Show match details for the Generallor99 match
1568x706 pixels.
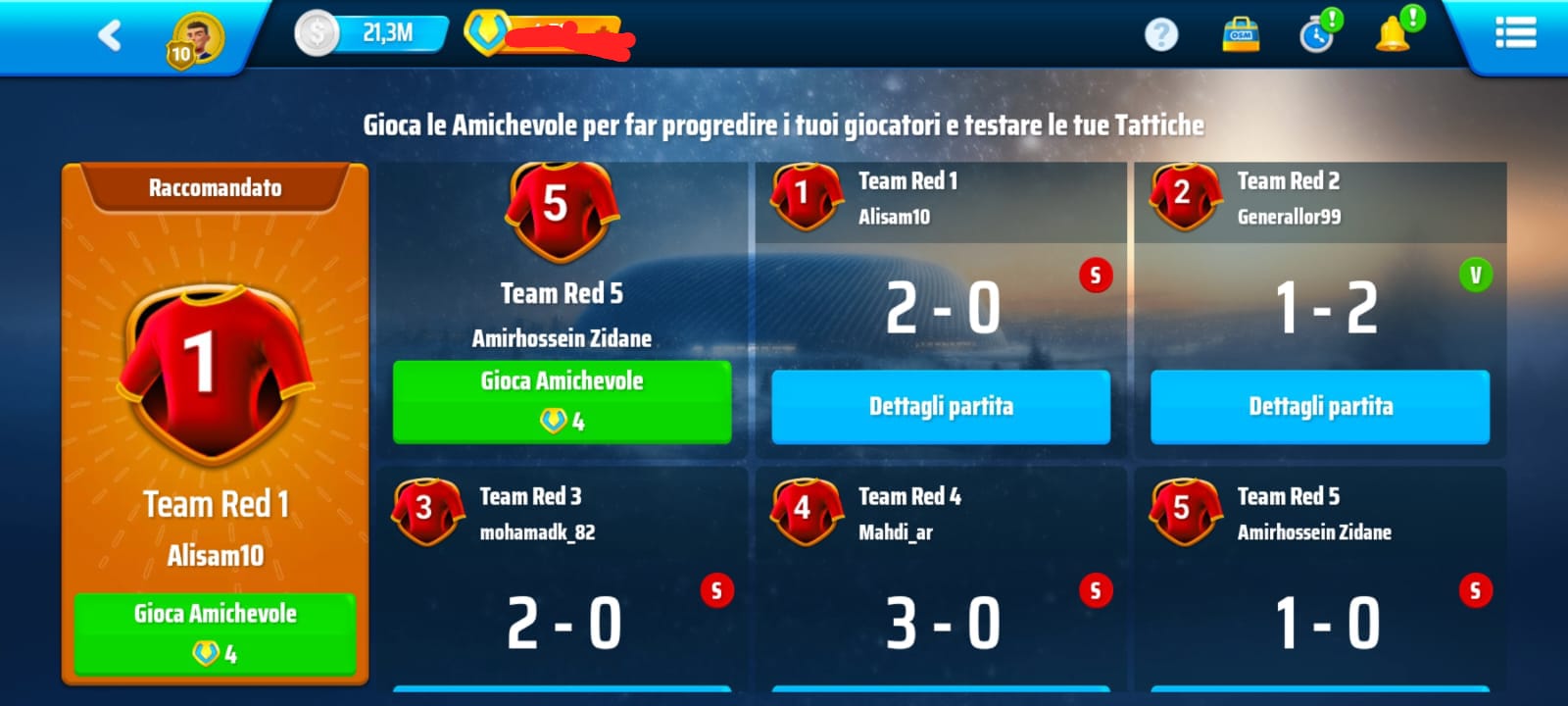click(1320, 406)
